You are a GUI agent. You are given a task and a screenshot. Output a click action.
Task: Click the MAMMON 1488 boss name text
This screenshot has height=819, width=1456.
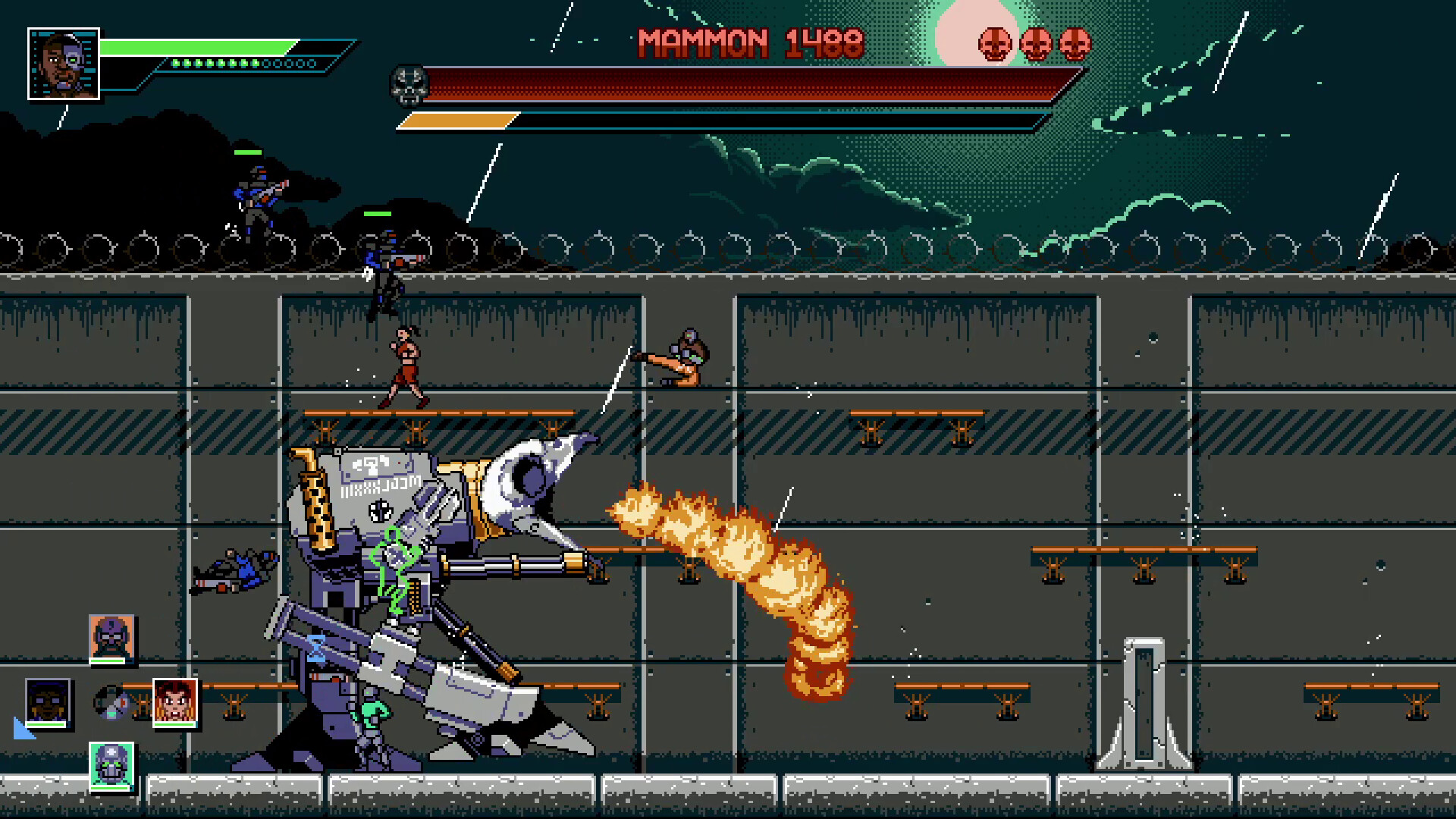pyautogui.click(x=751, y=43)
